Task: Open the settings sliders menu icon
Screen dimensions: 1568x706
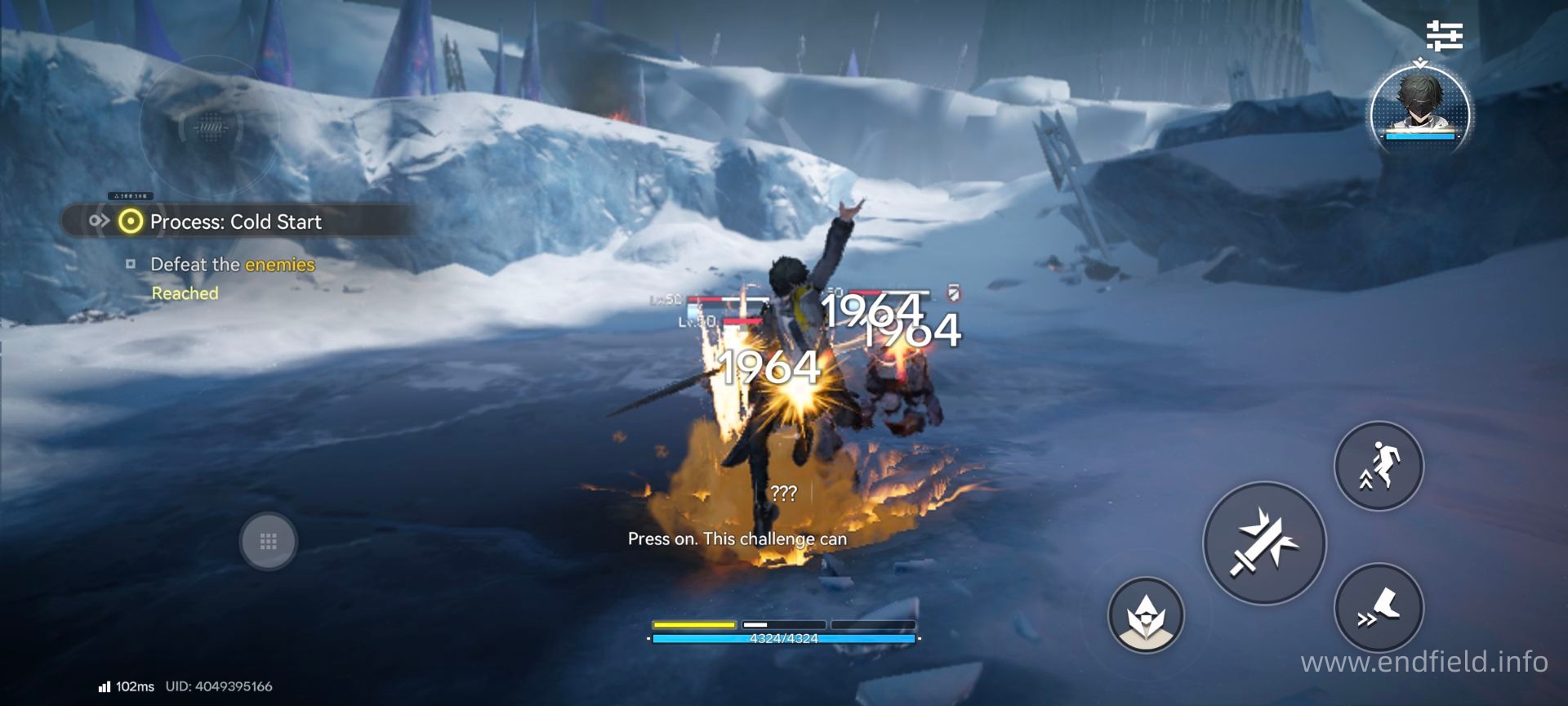Action: (1444, 36)
